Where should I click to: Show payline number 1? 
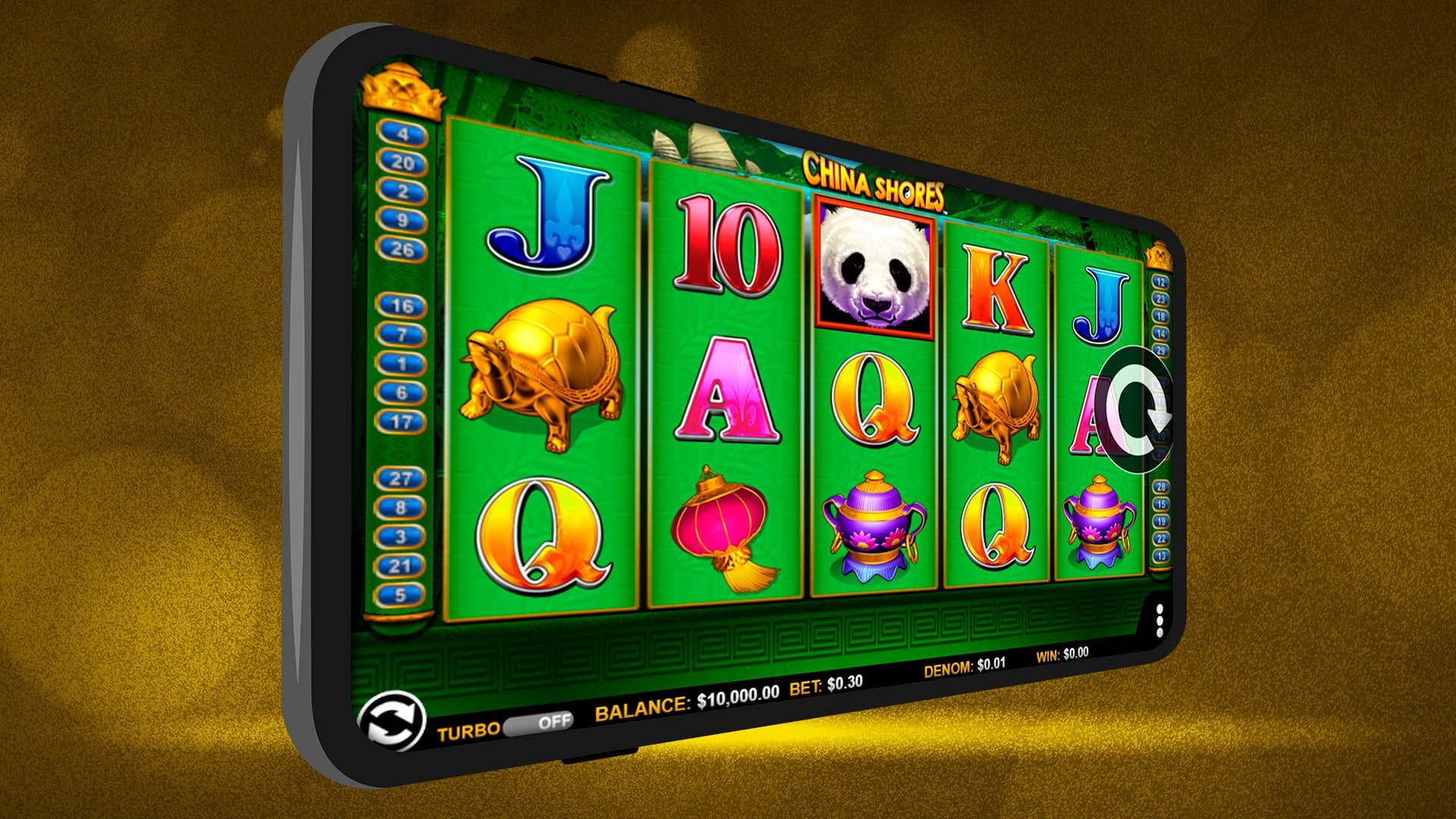[402, 364]
